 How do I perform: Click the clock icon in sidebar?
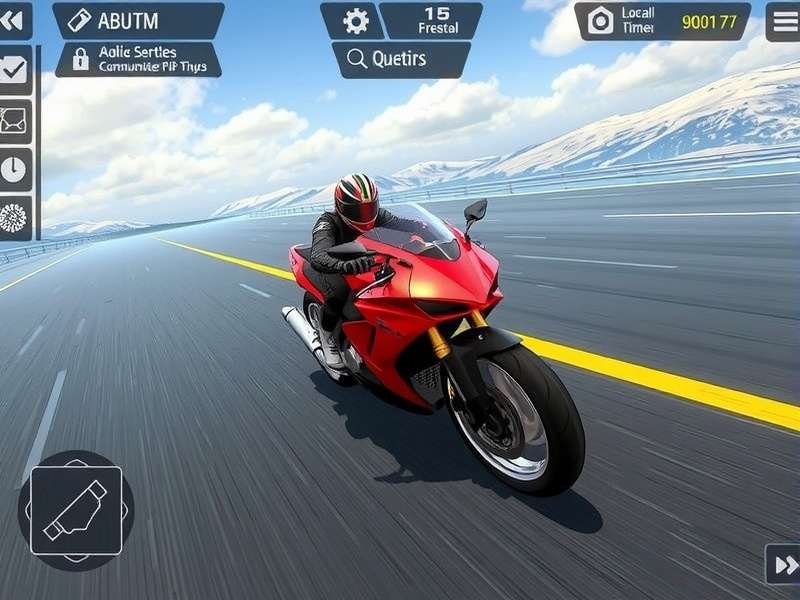(x=15, y=169)
